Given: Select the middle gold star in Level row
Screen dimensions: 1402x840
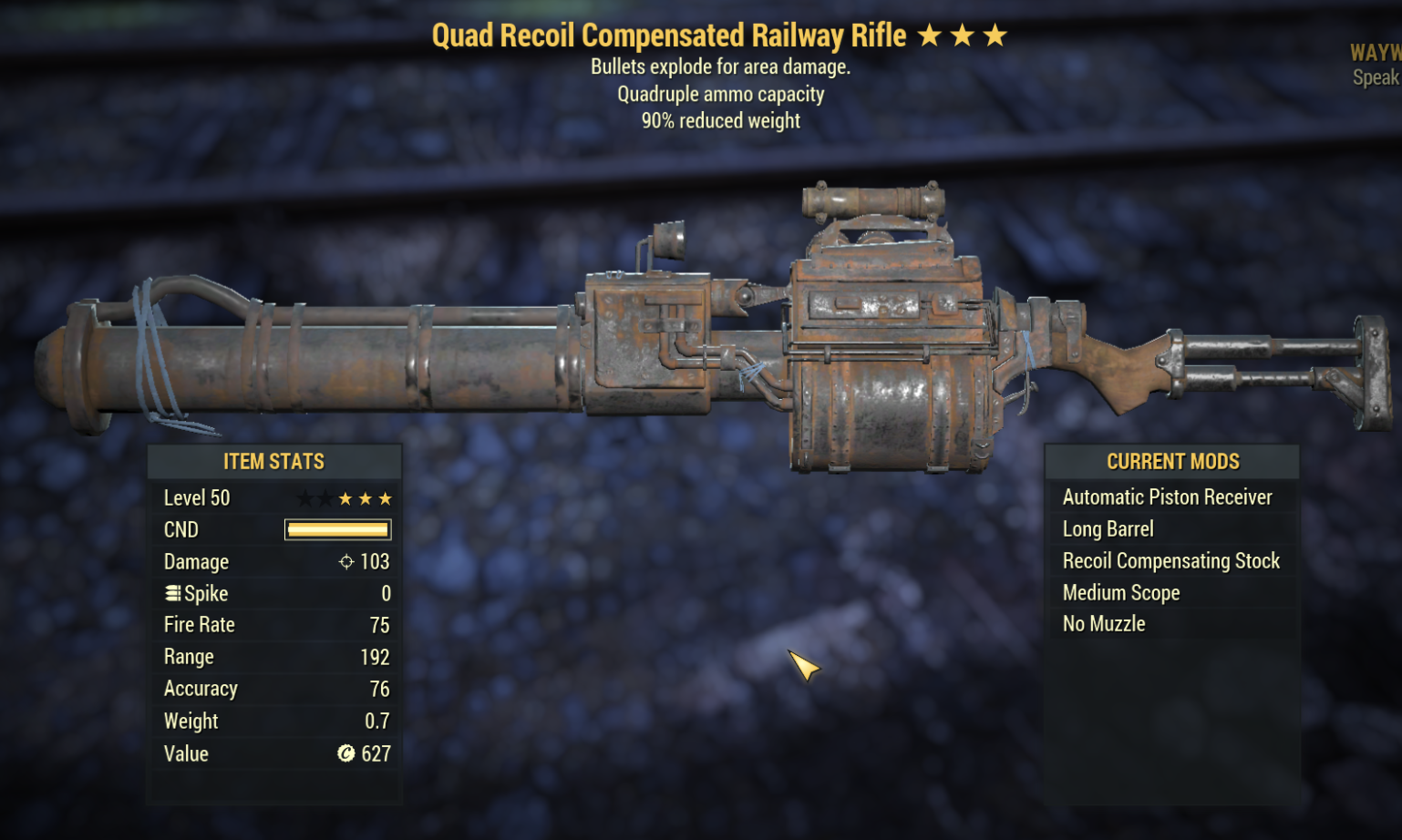Looking at the screenshot, I should point(364,497).
